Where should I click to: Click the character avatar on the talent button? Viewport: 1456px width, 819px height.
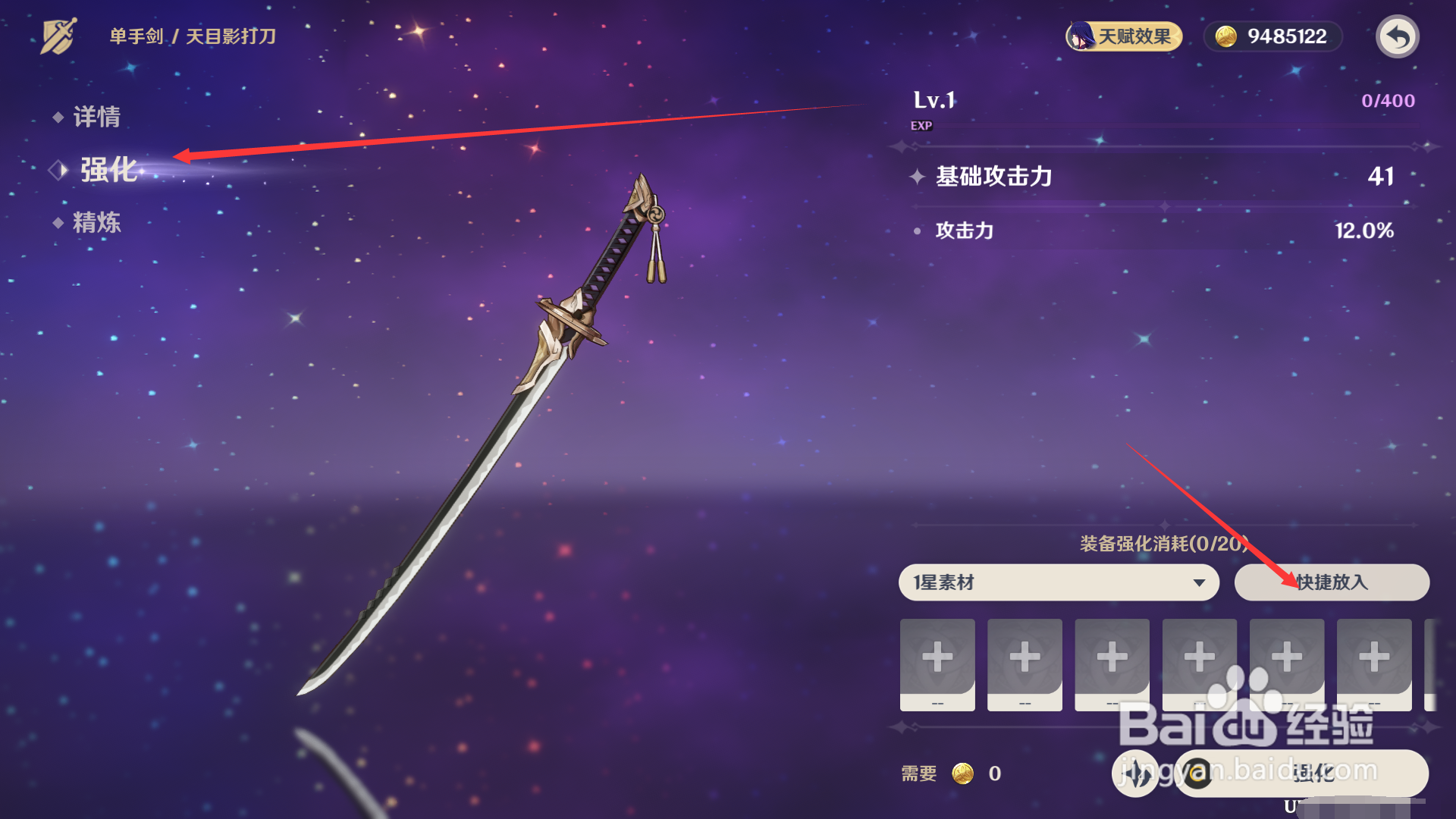click(x=1080, y=36)
